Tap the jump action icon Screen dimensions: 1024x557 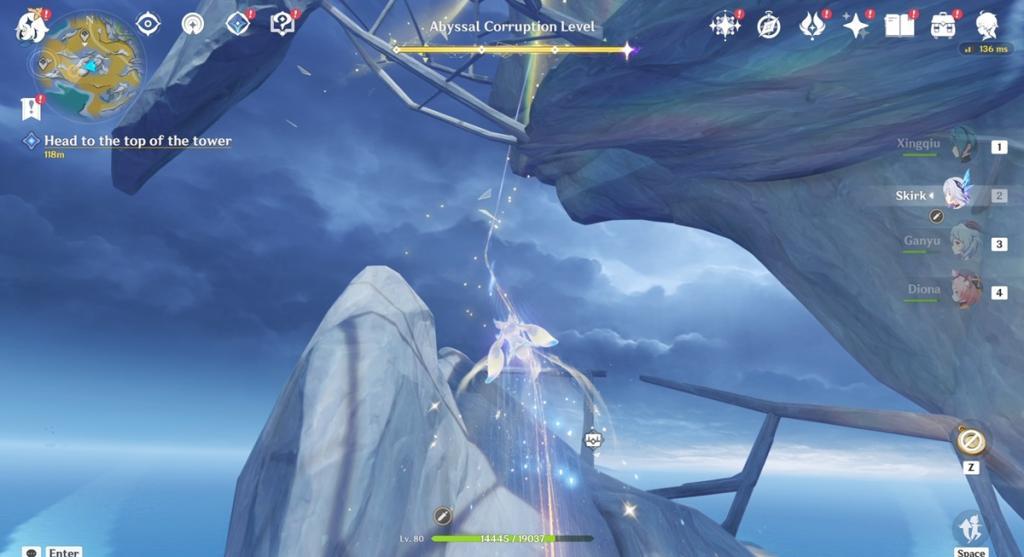pos(970,527)
